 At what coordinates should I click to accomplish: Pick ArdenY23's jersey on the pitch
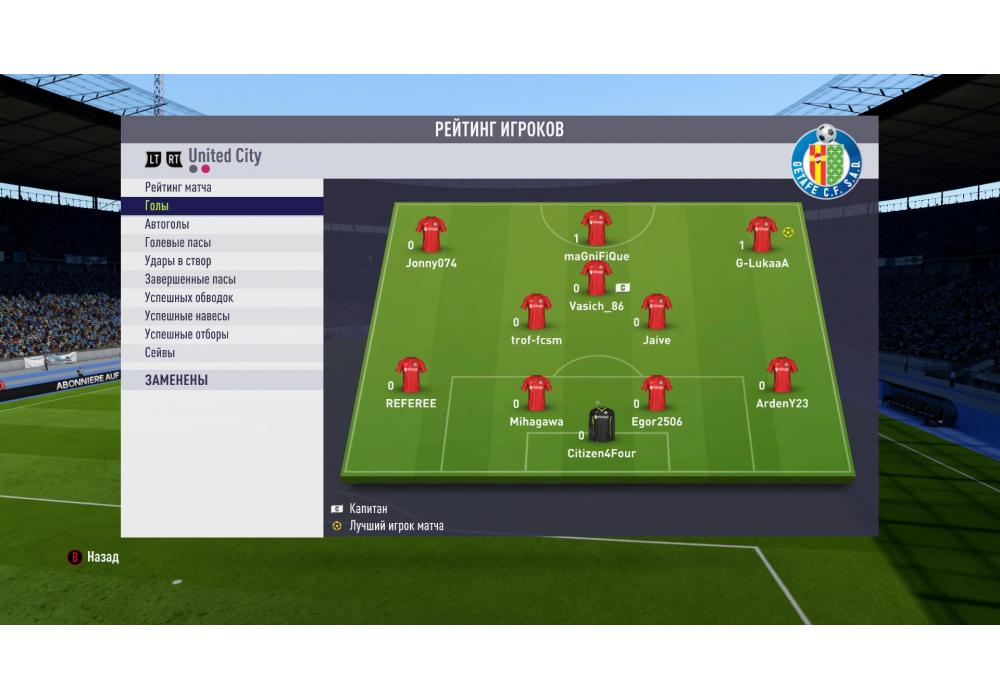(x=782, y=376)
